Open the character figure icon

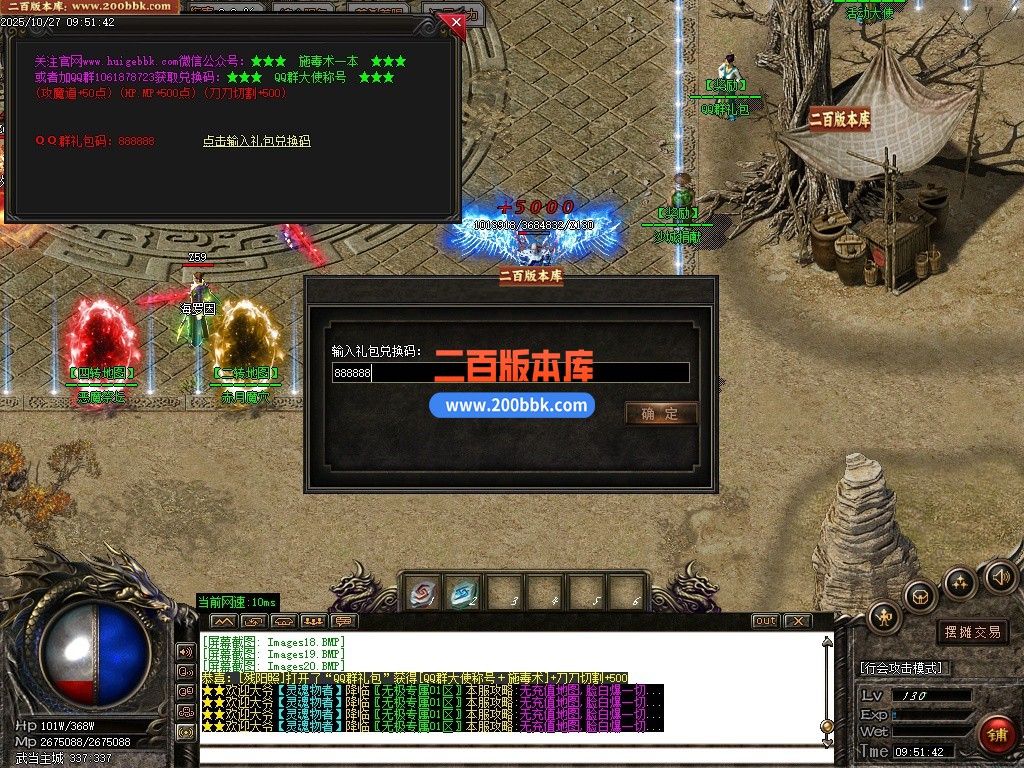pyautogui.click(x=884, y=617)
